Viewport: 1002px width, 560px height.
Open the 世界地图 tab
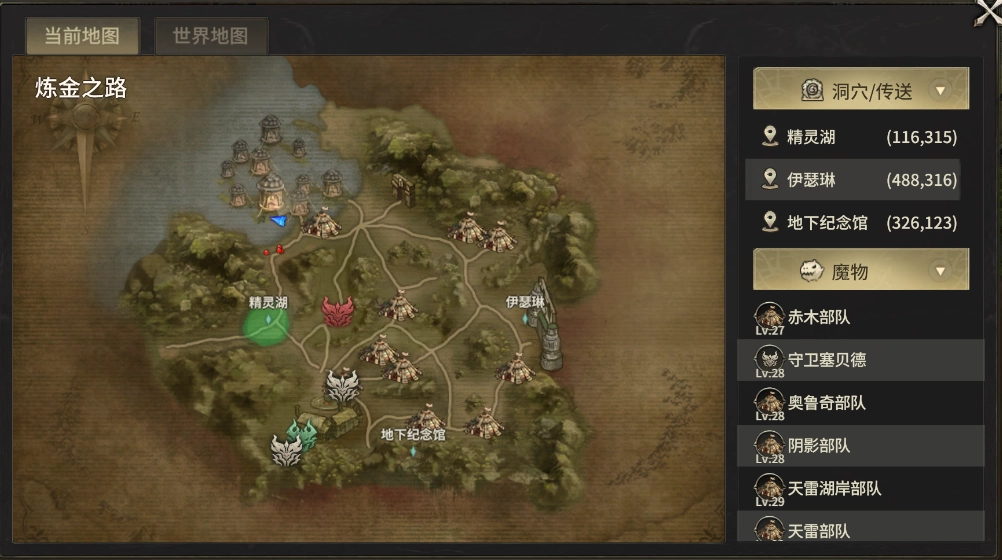pyautogui.click(x=210, y=37)
